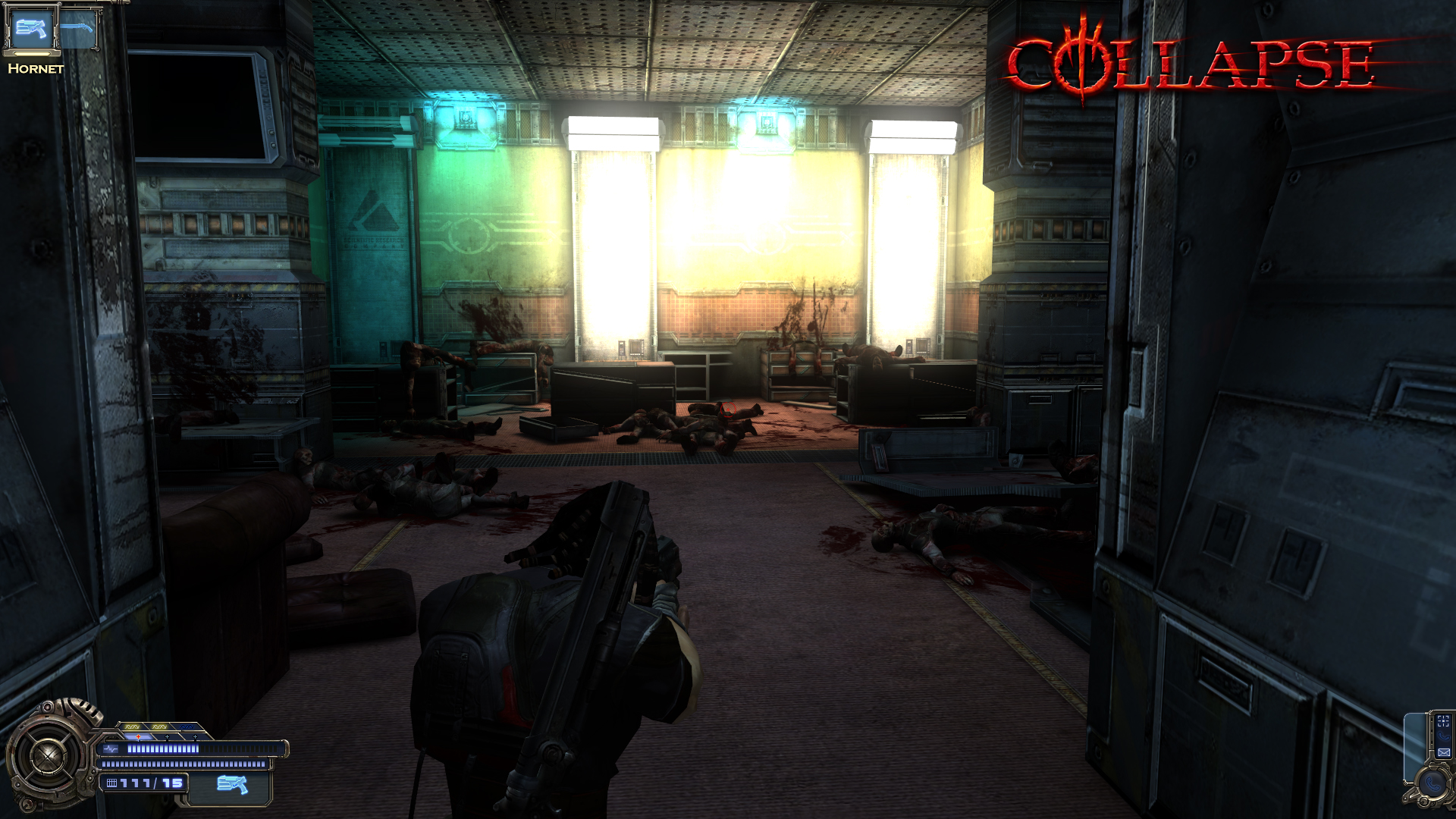Screen dimensions: 1456x819
Task: Click the glowing pistol icon on the ammo panel
Action: [x=233, y=783]
